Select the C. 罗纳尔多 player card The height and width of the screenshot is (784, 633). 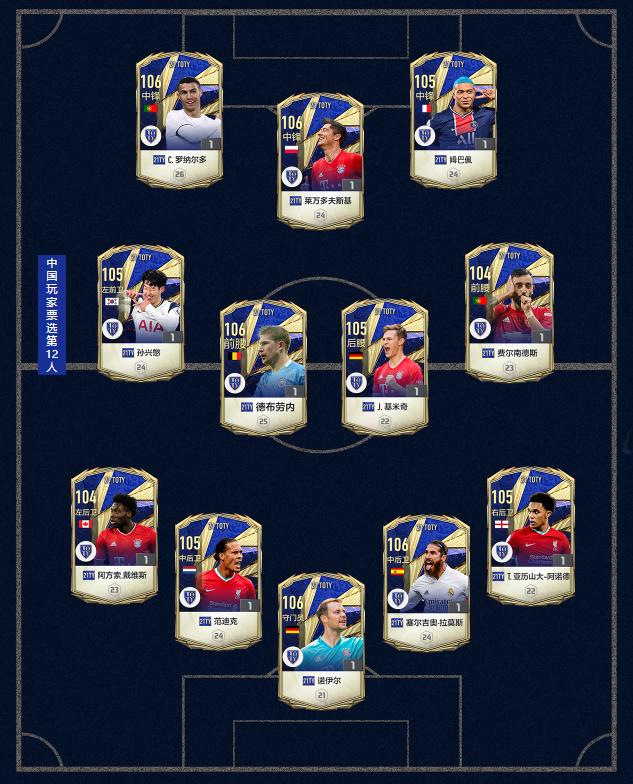tap(179, 120)
